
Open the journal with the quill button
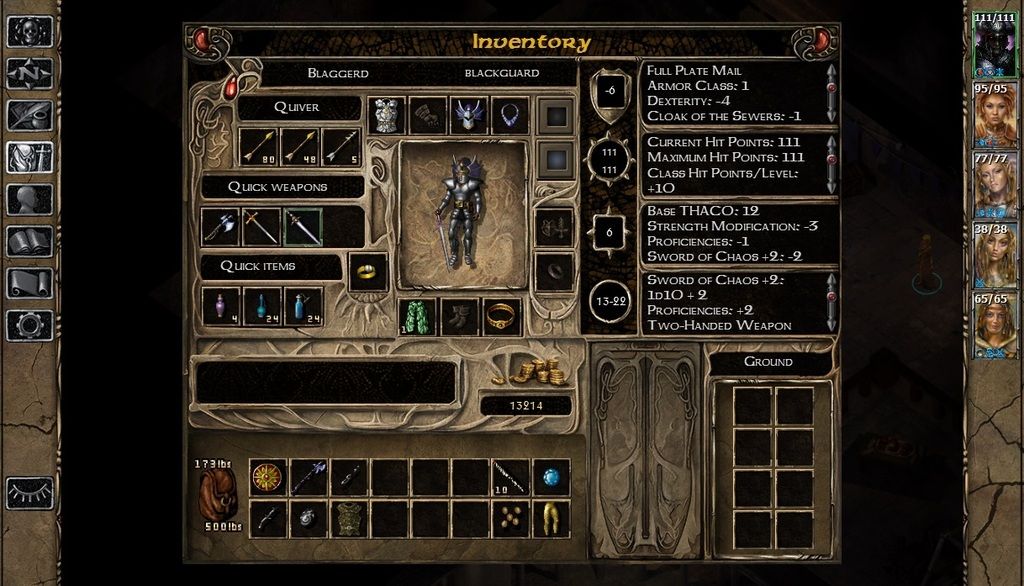(x=29, y=115)
